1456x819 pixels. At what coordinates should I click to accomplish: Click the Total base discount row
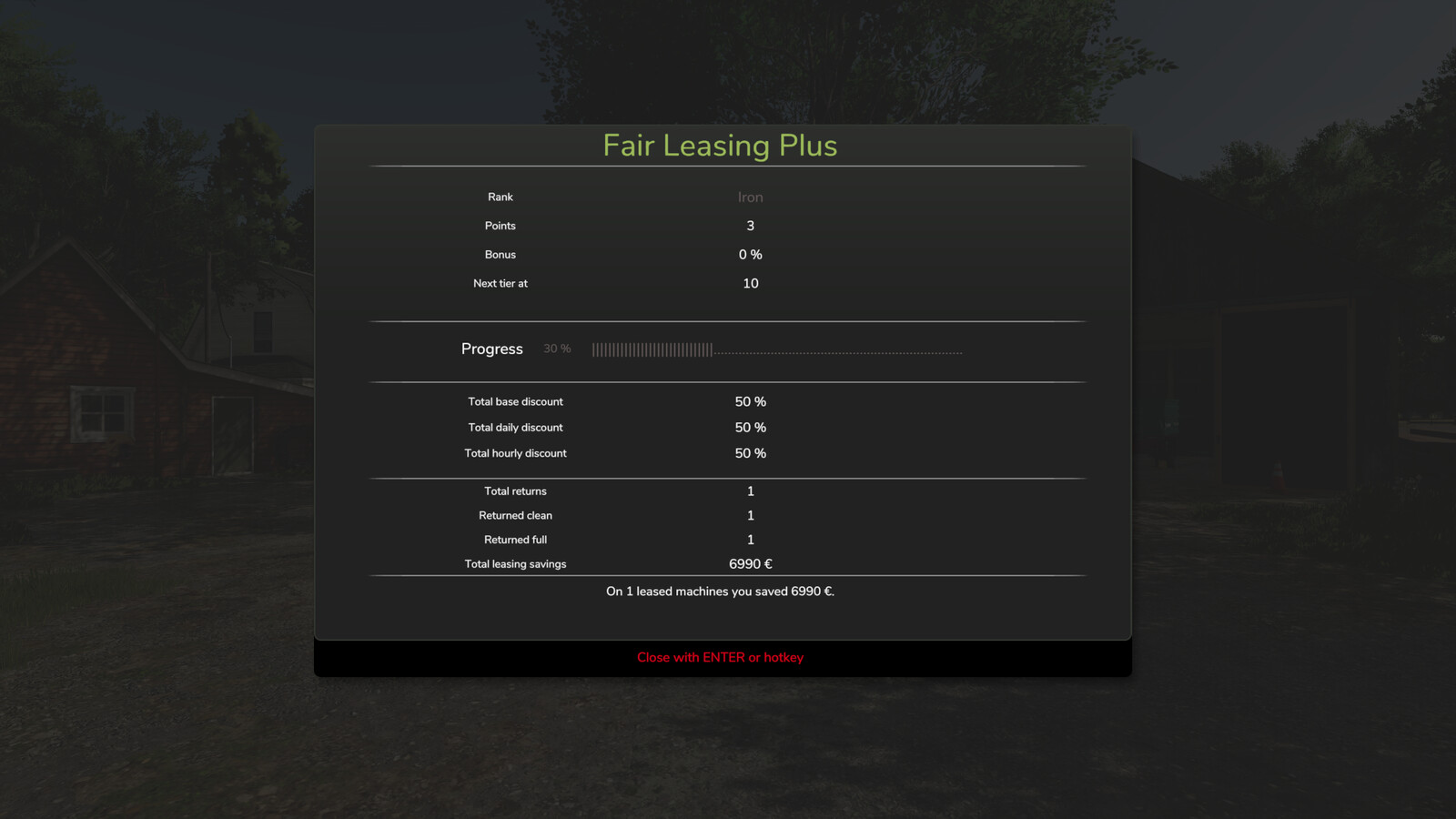515,401
